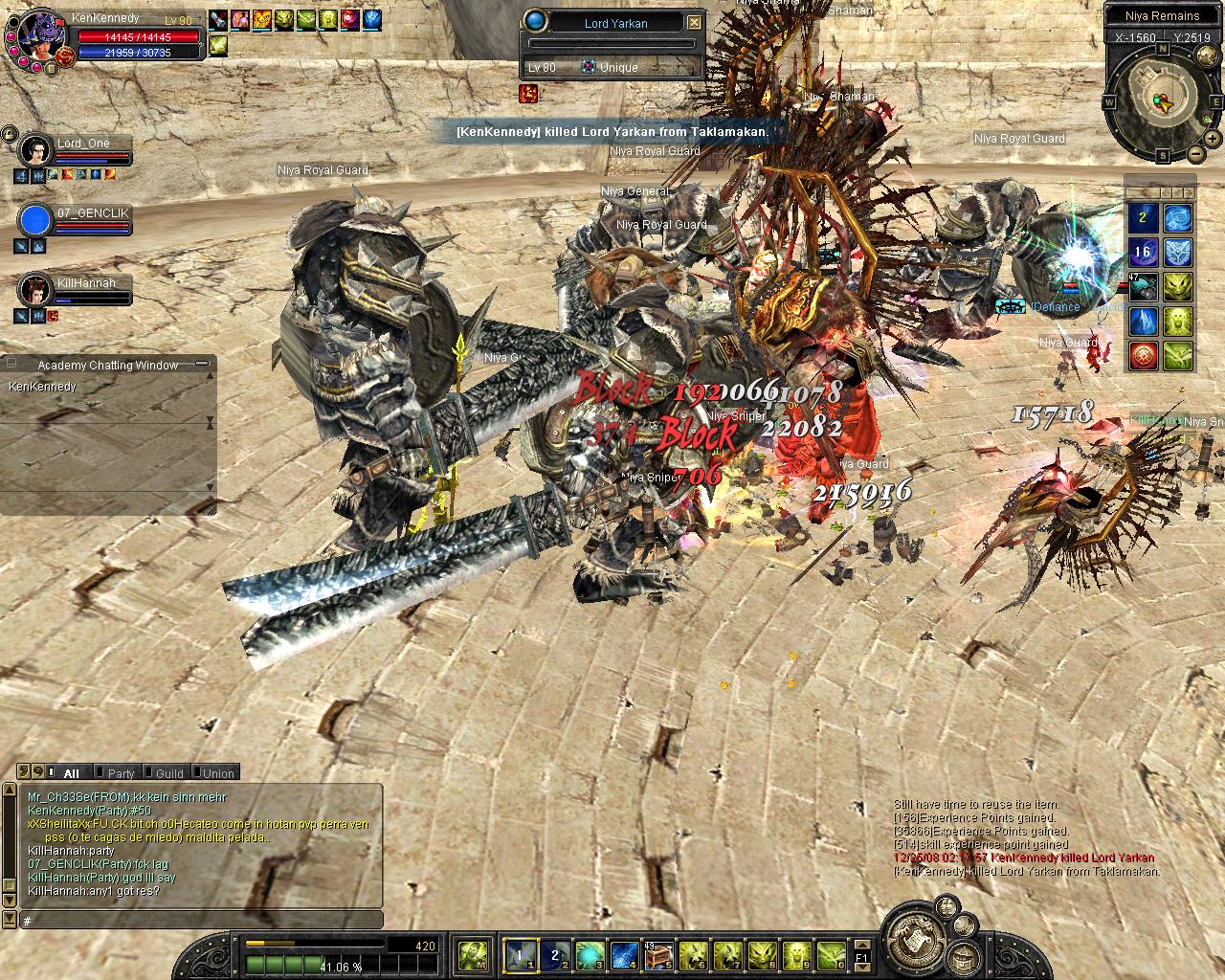Activate the red round emblem skill icon
Viewport: 1225px width, 980px height.
coord(1144,356)
